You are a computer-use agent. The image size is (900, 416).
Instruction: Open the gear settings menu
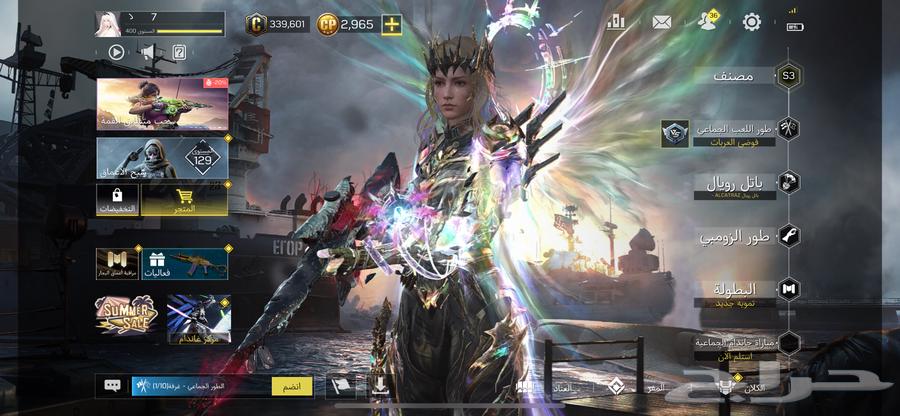click(x=752, y=22)
